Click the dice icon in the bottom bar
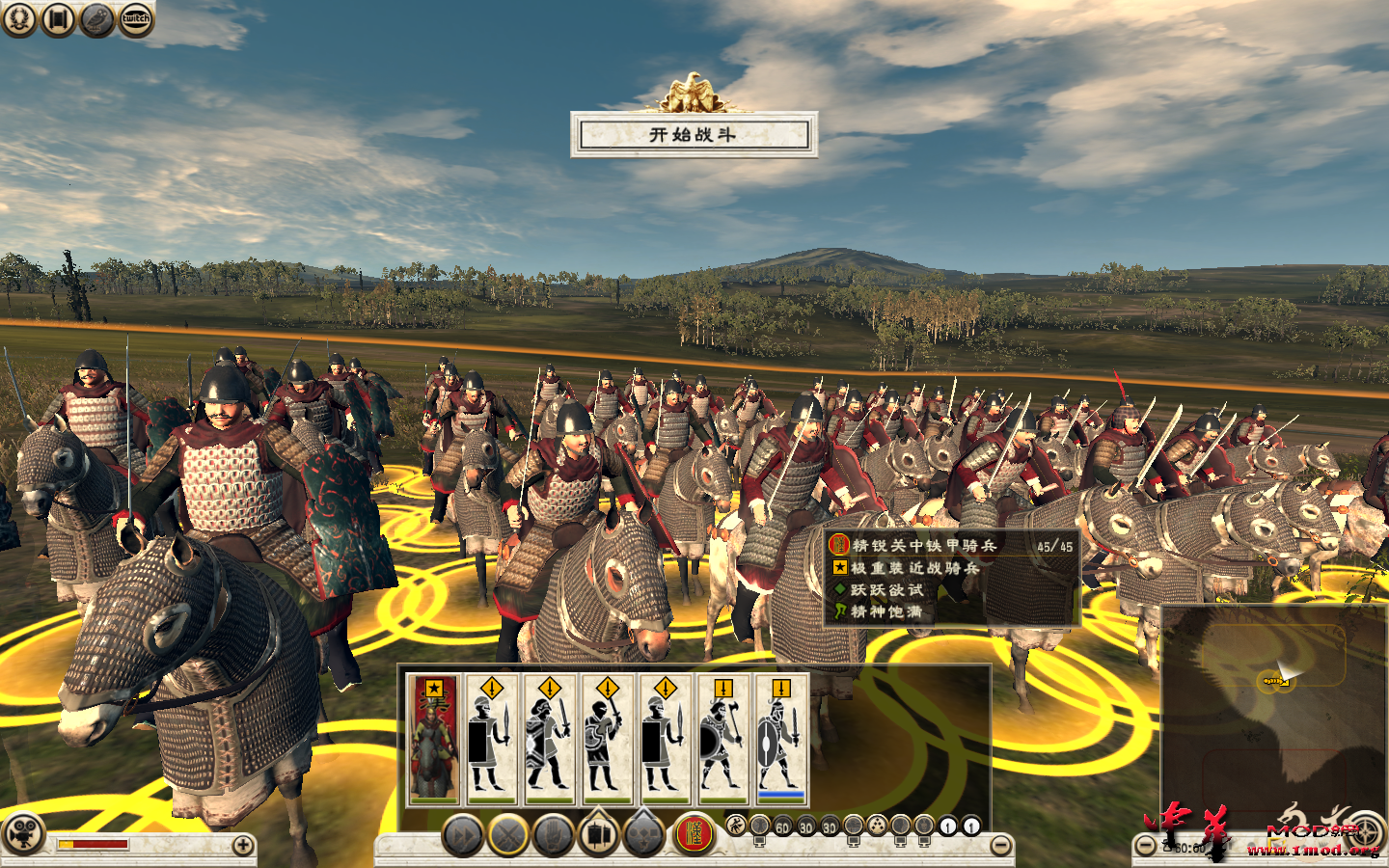 click(876, 826)
